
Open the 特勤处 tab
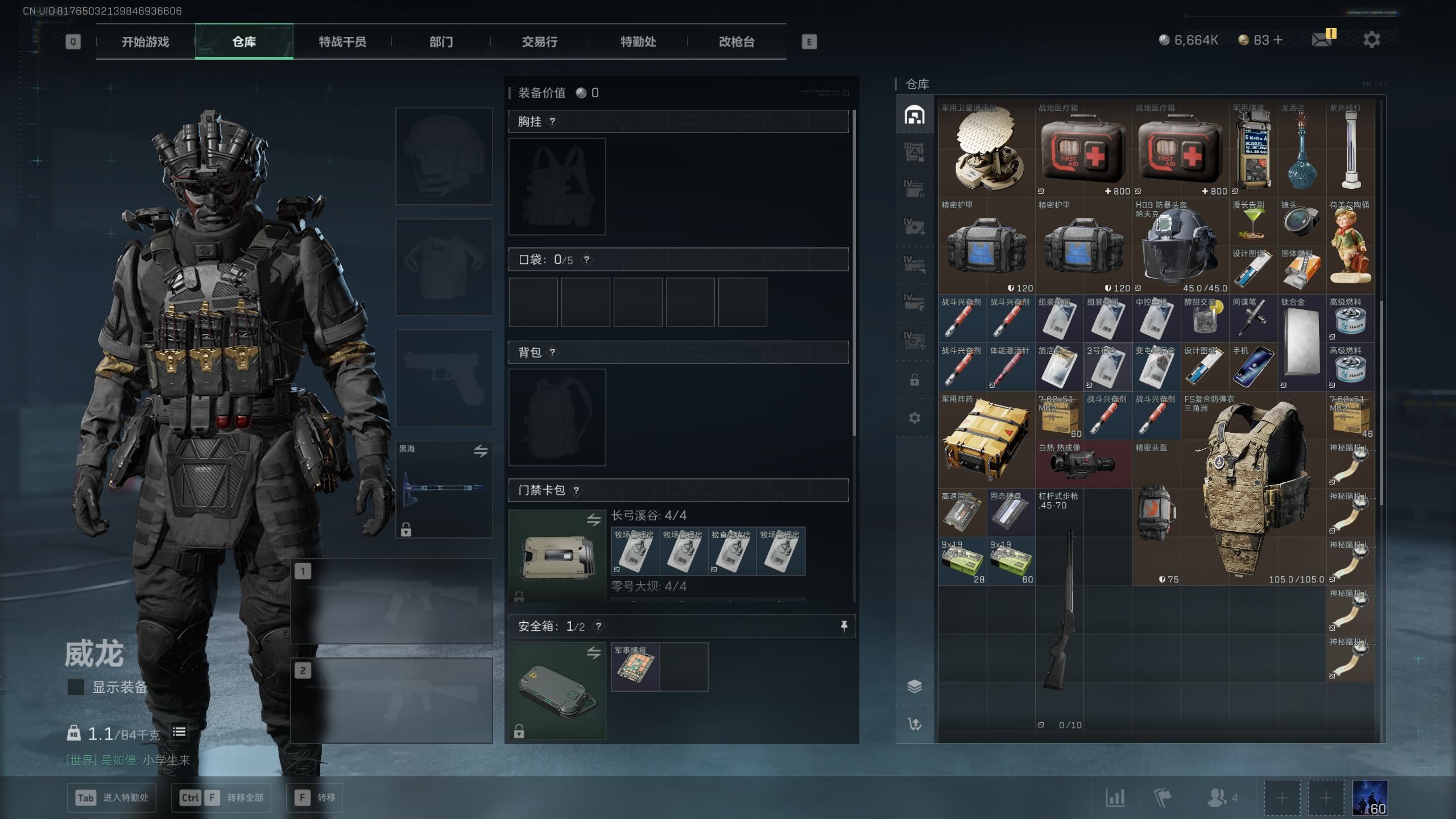tap(638, 42)
